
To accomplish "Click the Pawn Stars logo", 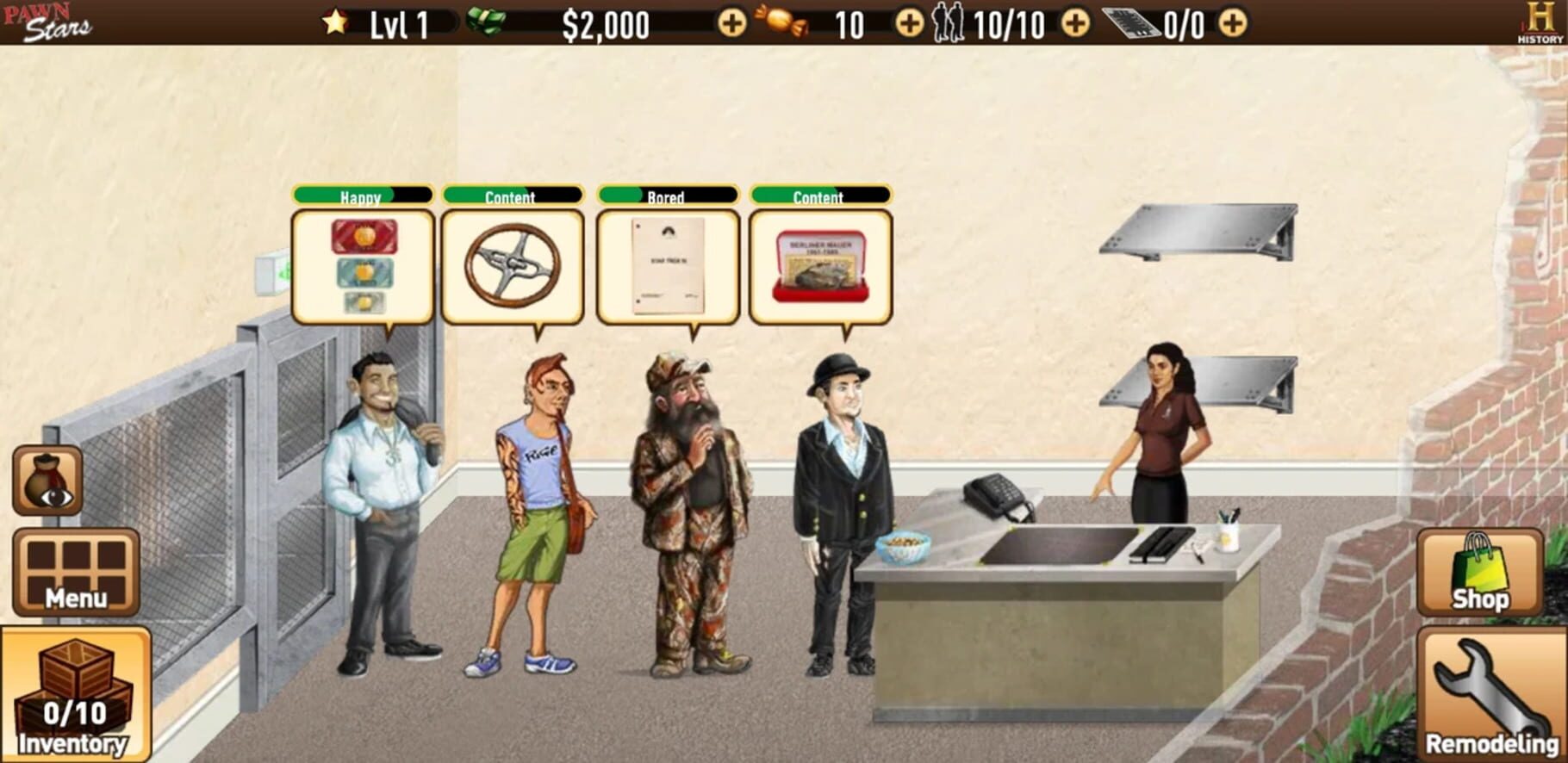I will click(47, 22).
